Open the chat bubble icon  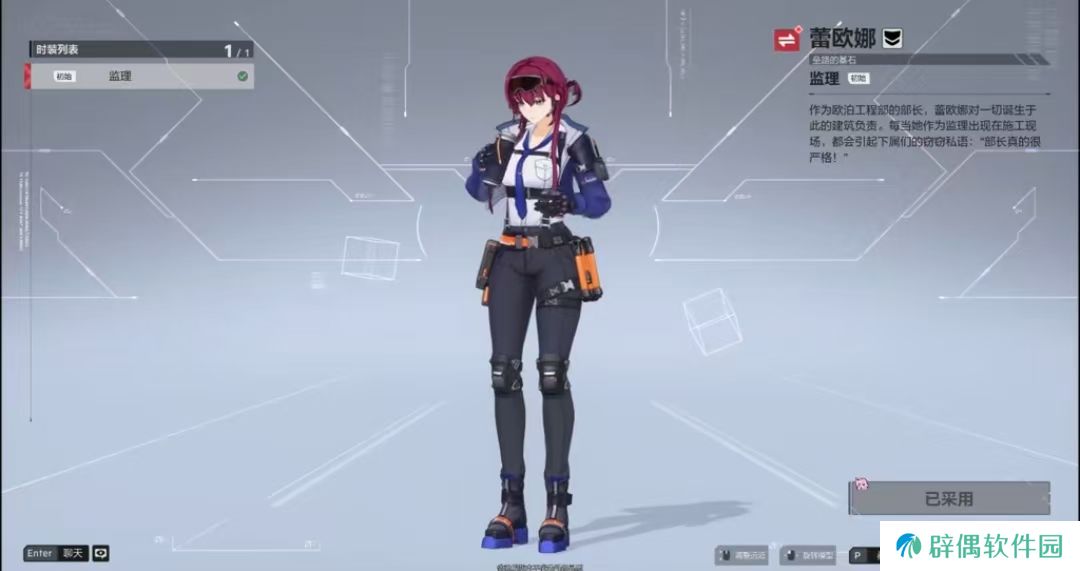click(x=101, y=553)
